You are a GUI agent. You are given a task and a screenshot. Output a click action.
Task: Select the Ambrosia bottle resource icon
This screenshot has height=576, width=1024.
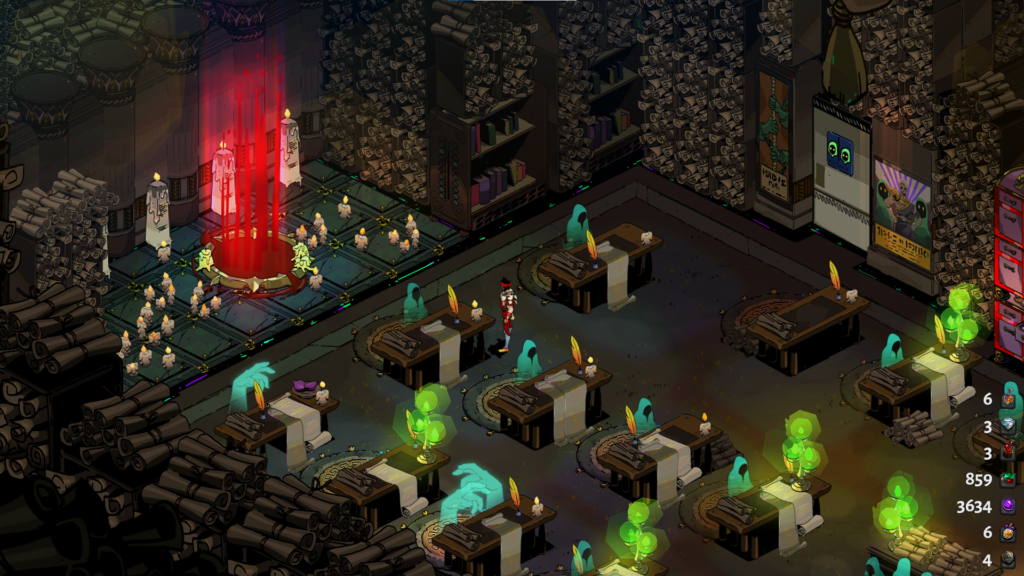tap(1010, 399)
